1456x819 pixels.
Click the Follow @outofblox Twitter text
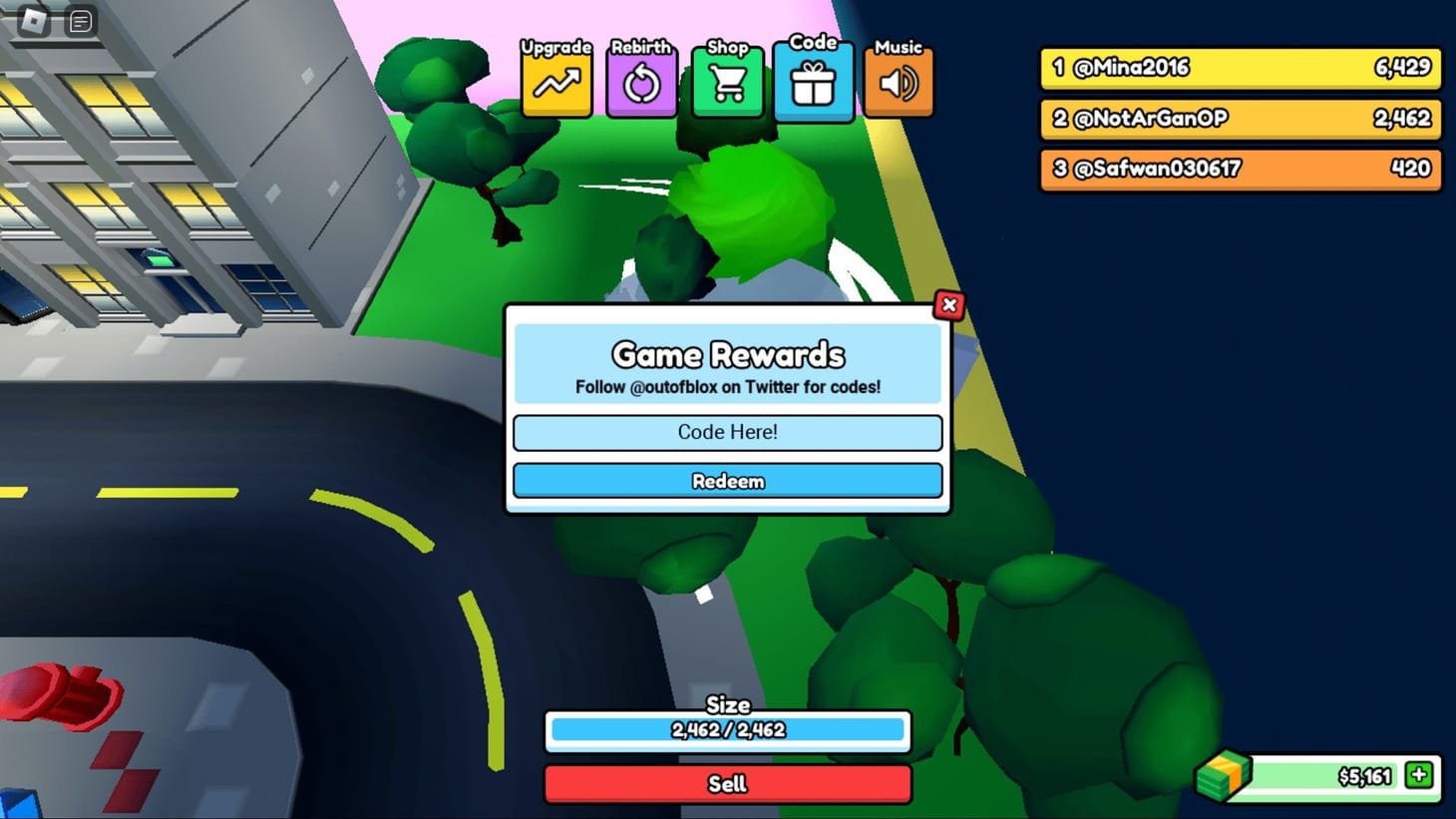[x=727, y=387]
